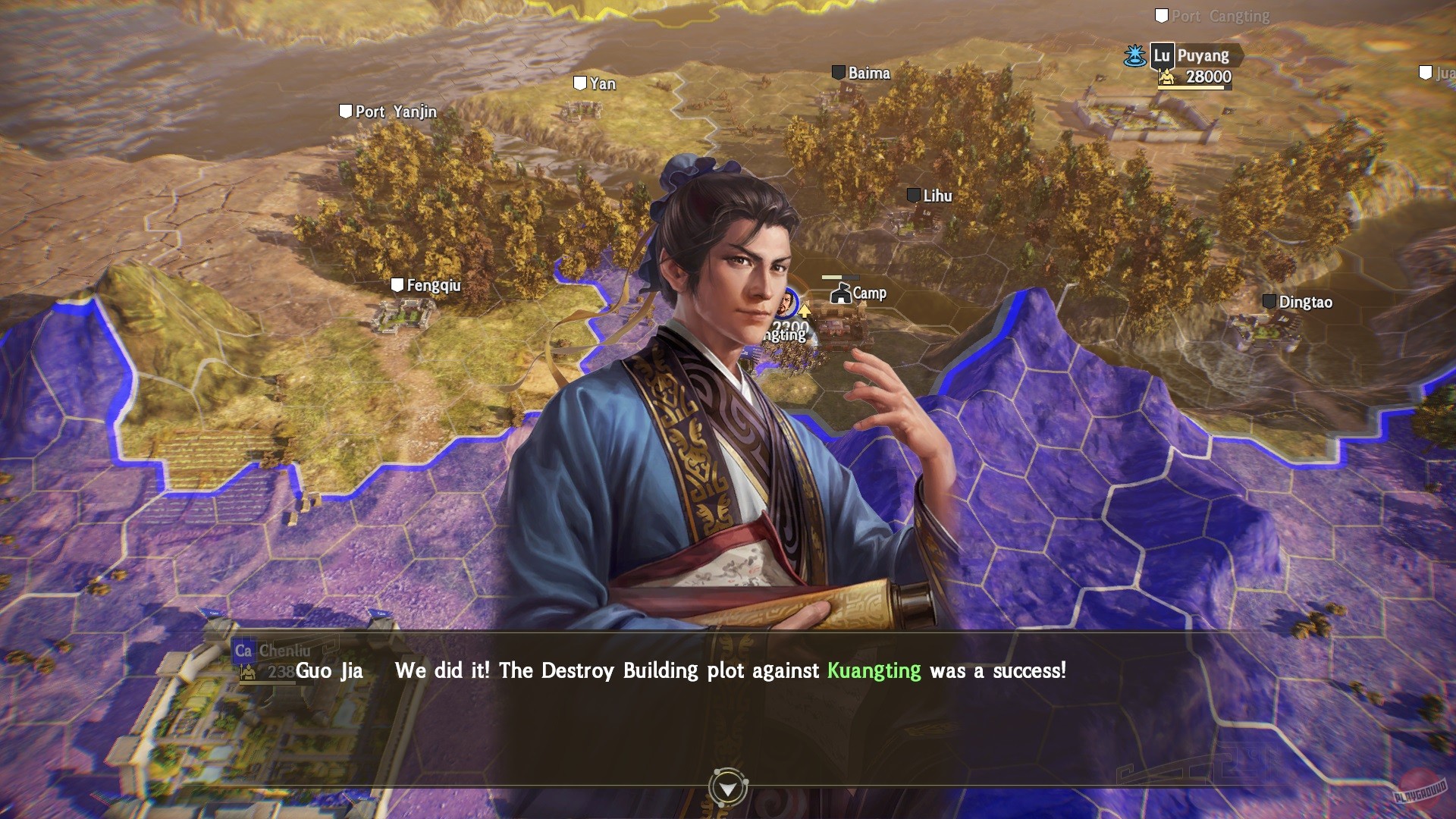1456x819 pixels.
Task: Click the officer portrait near Kuangting
Action: click(786, 302)
